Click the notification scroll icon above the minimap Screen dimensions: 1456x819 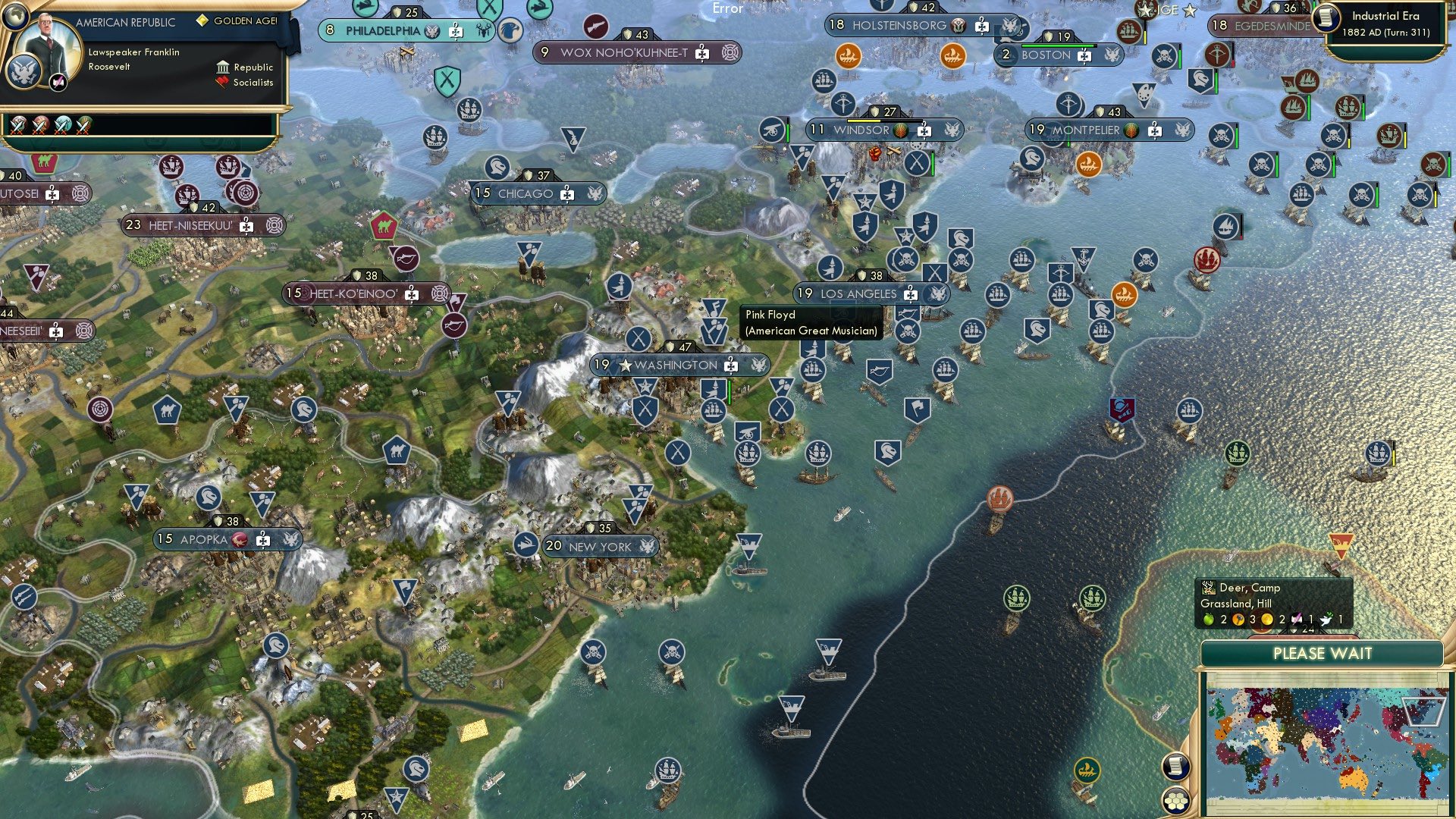click(x=1175, y=767)
